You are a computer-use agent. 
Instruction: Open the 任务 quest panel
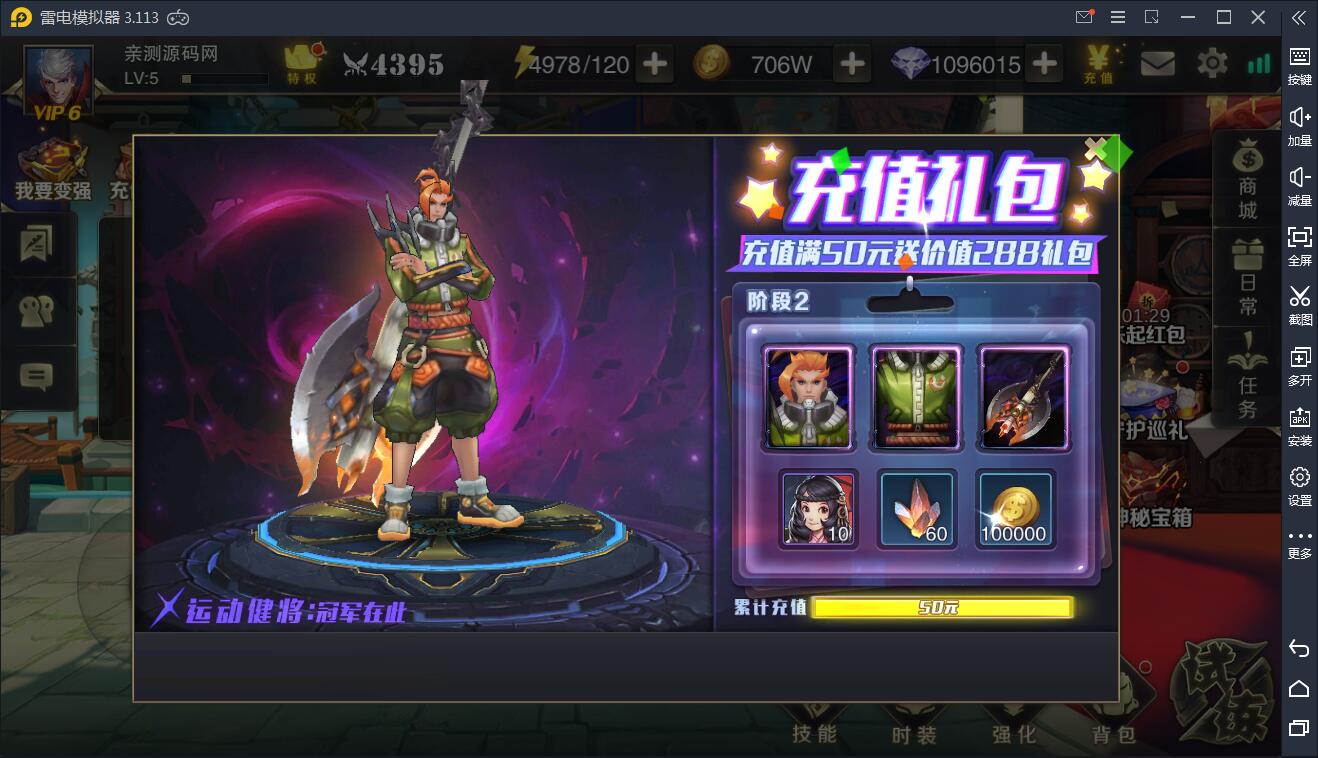click(1246, 360)
